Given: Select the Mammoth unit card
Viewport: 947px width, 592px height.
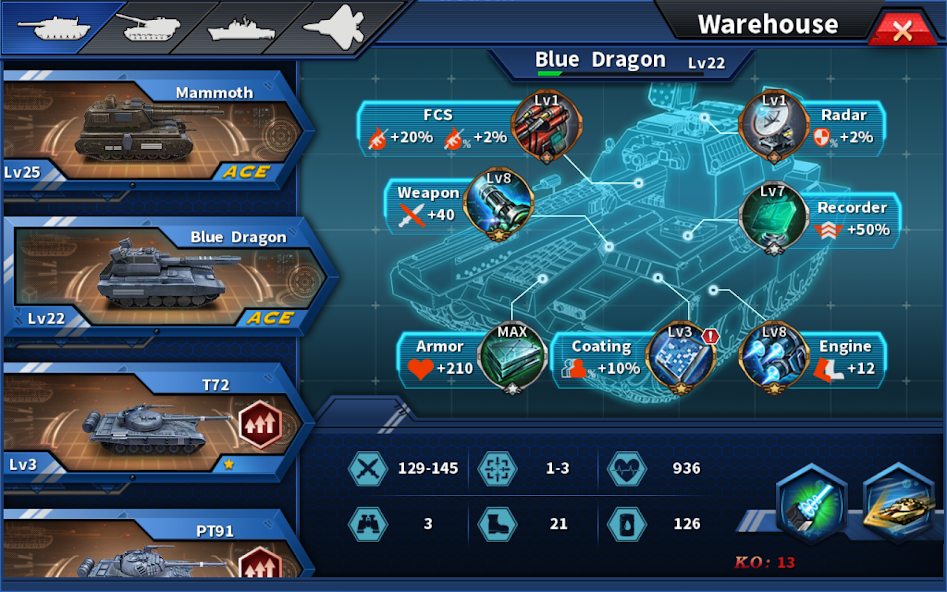Looking at the screenshot, I should [x=150, y=132].
